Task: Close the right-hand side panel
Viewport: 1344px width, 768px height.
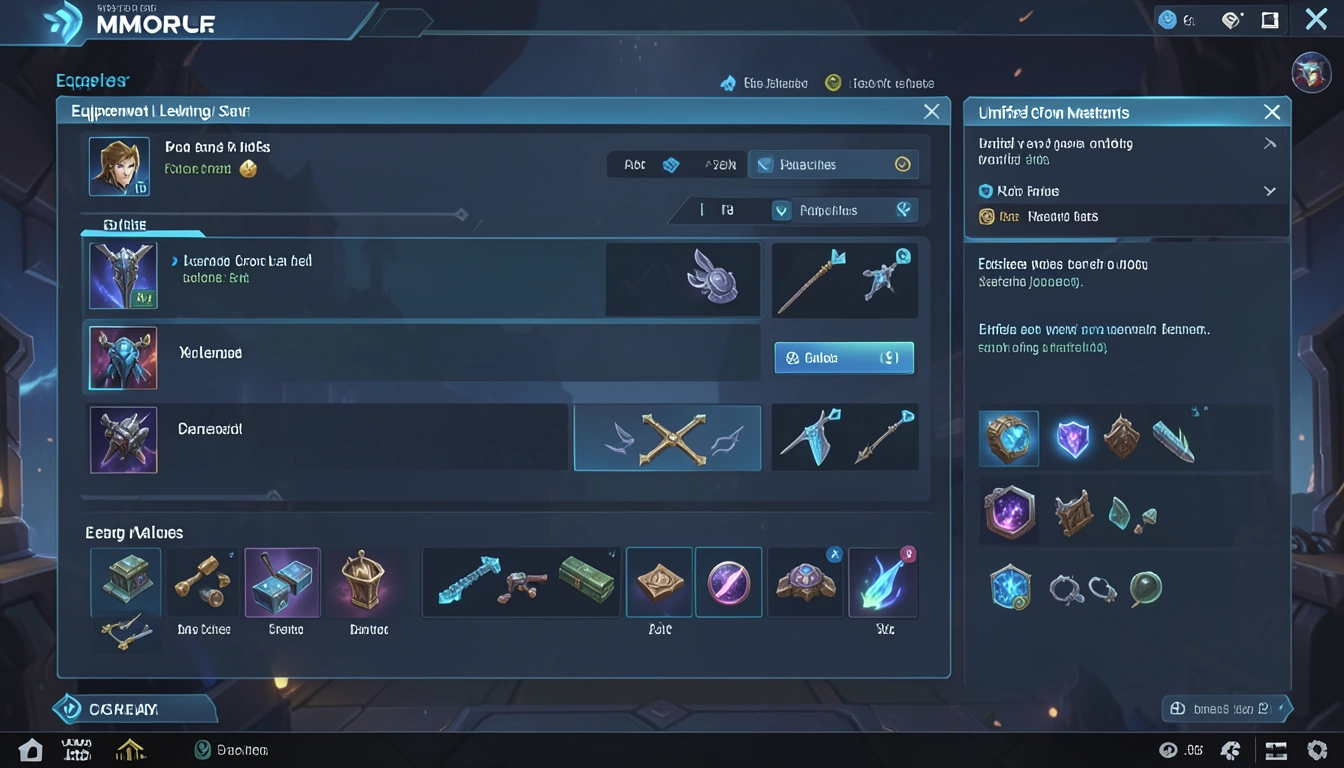Action: [x=1271, y=112]
